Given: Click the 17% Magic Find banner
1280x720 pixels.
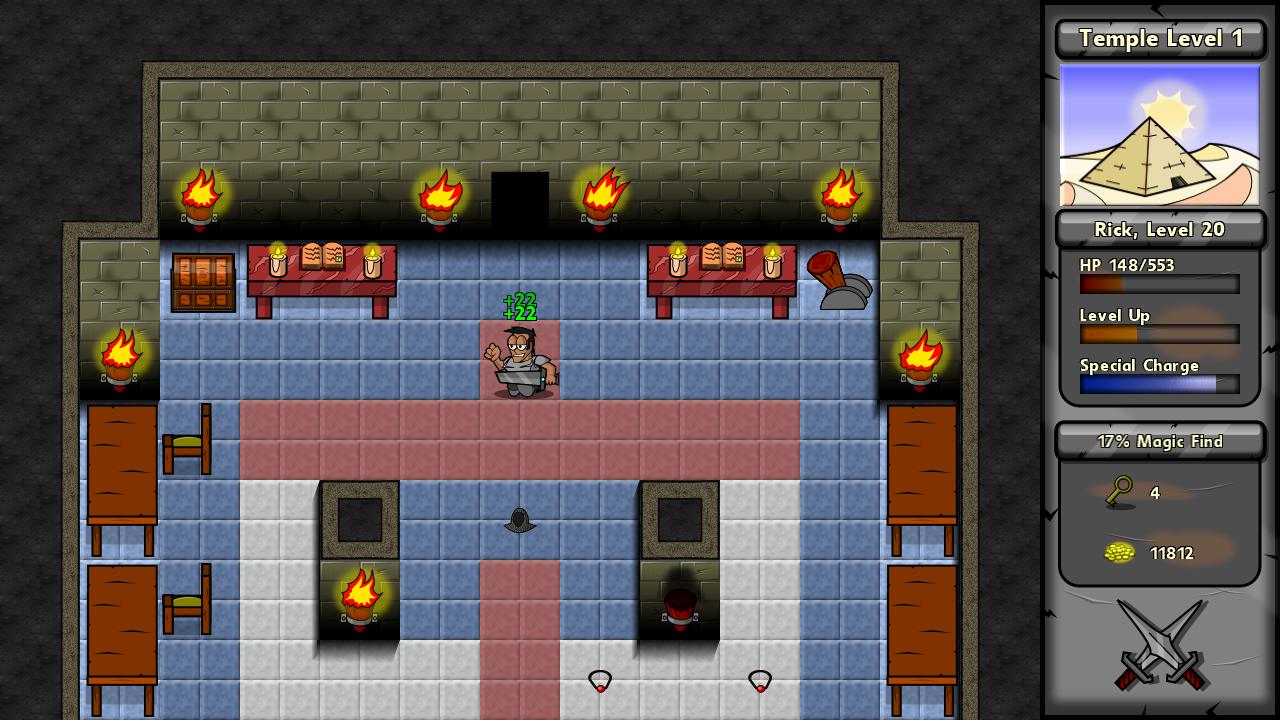Looking at the screenshot, I should (1159, 441).
